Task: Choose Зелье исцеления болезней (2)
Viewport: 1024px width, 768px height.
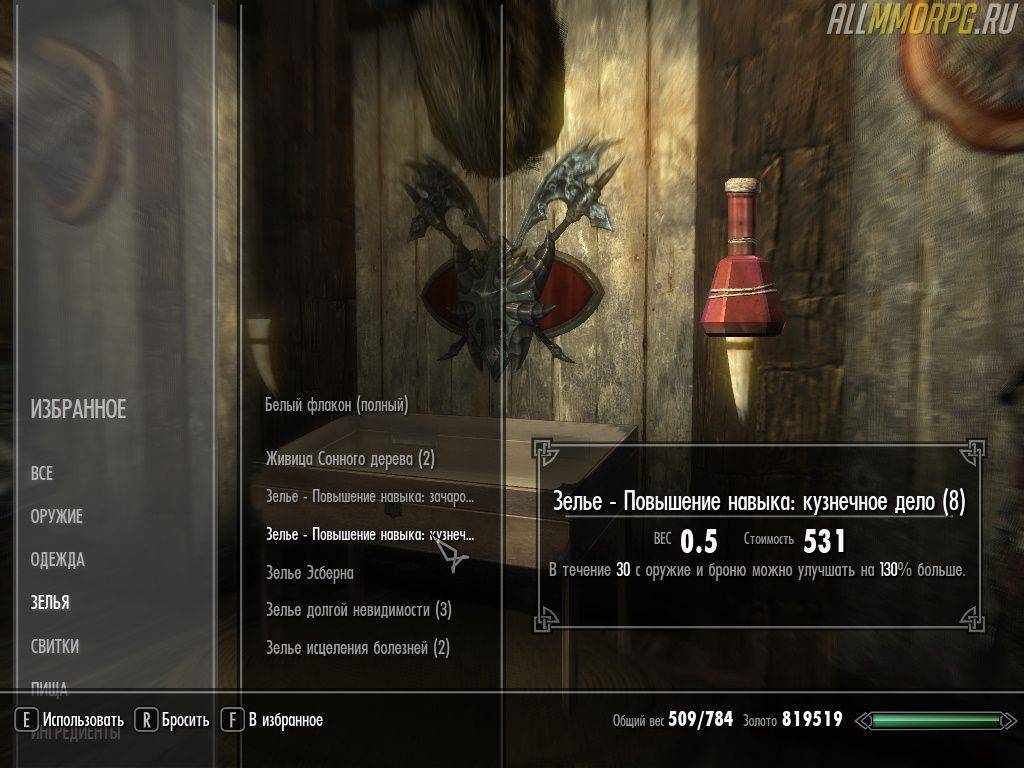Action: coord(357,648)
